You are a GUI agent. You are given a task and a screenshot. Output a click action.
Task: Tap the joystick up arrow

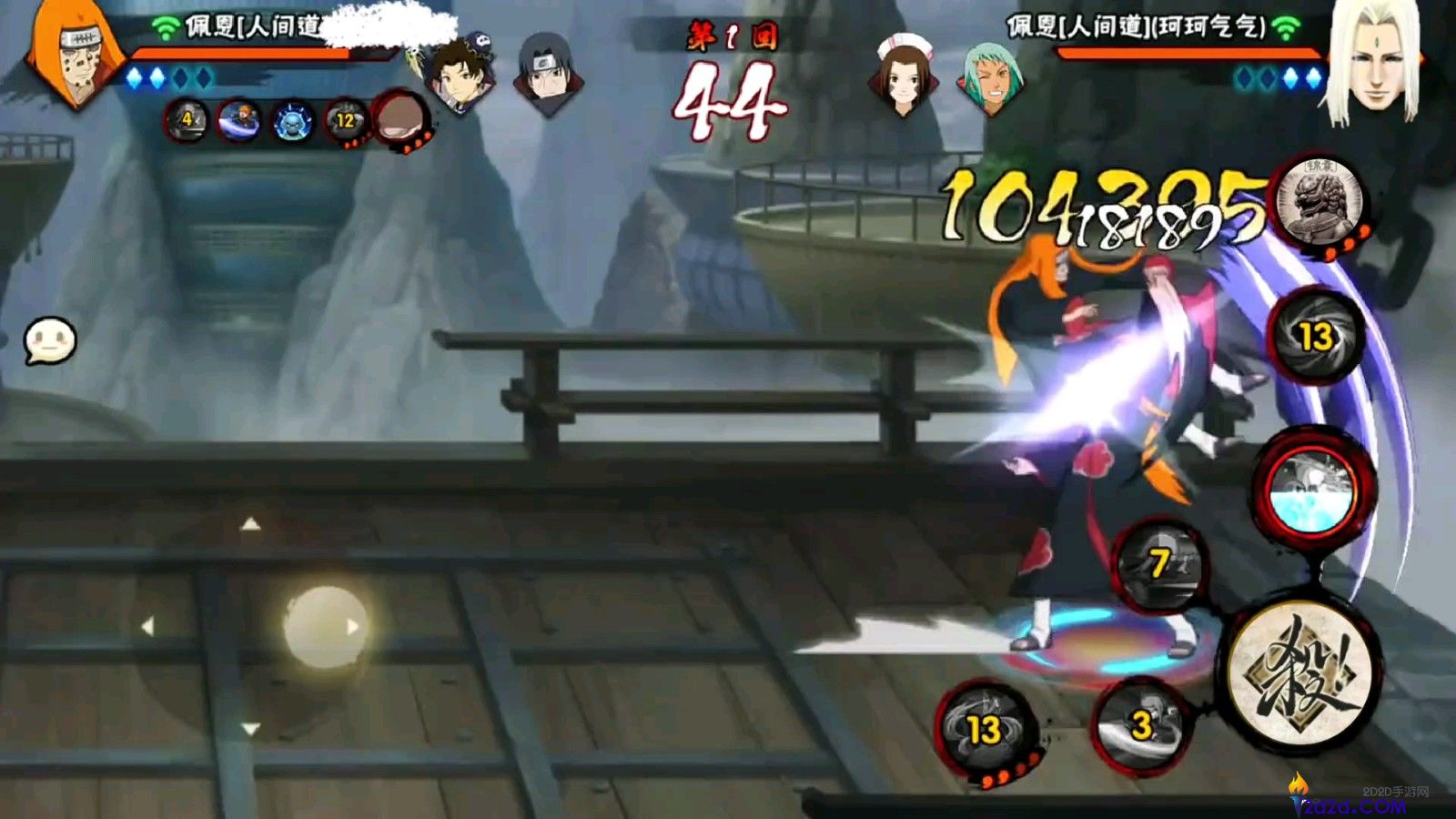[x=250, y=524]
